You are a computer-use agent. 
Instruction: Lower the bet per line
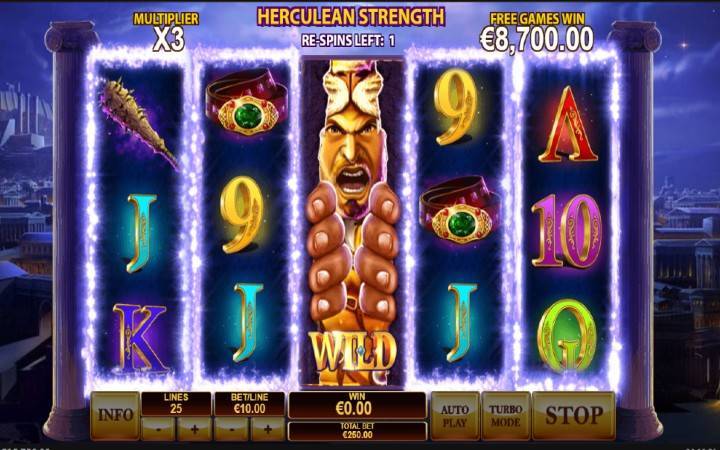[231, 429]
